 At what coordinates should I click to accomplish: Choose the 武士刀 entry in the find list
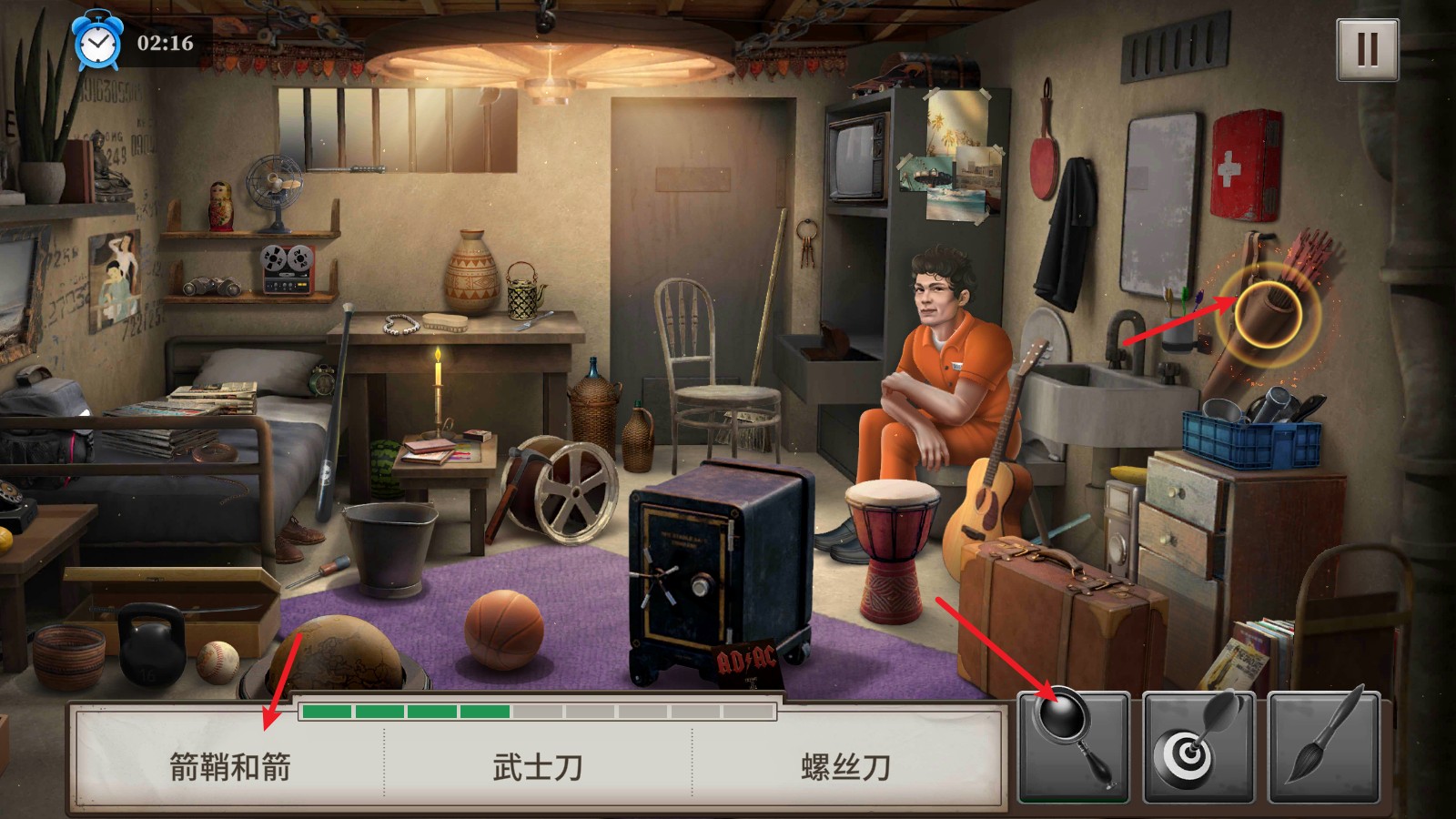[538, 767]
